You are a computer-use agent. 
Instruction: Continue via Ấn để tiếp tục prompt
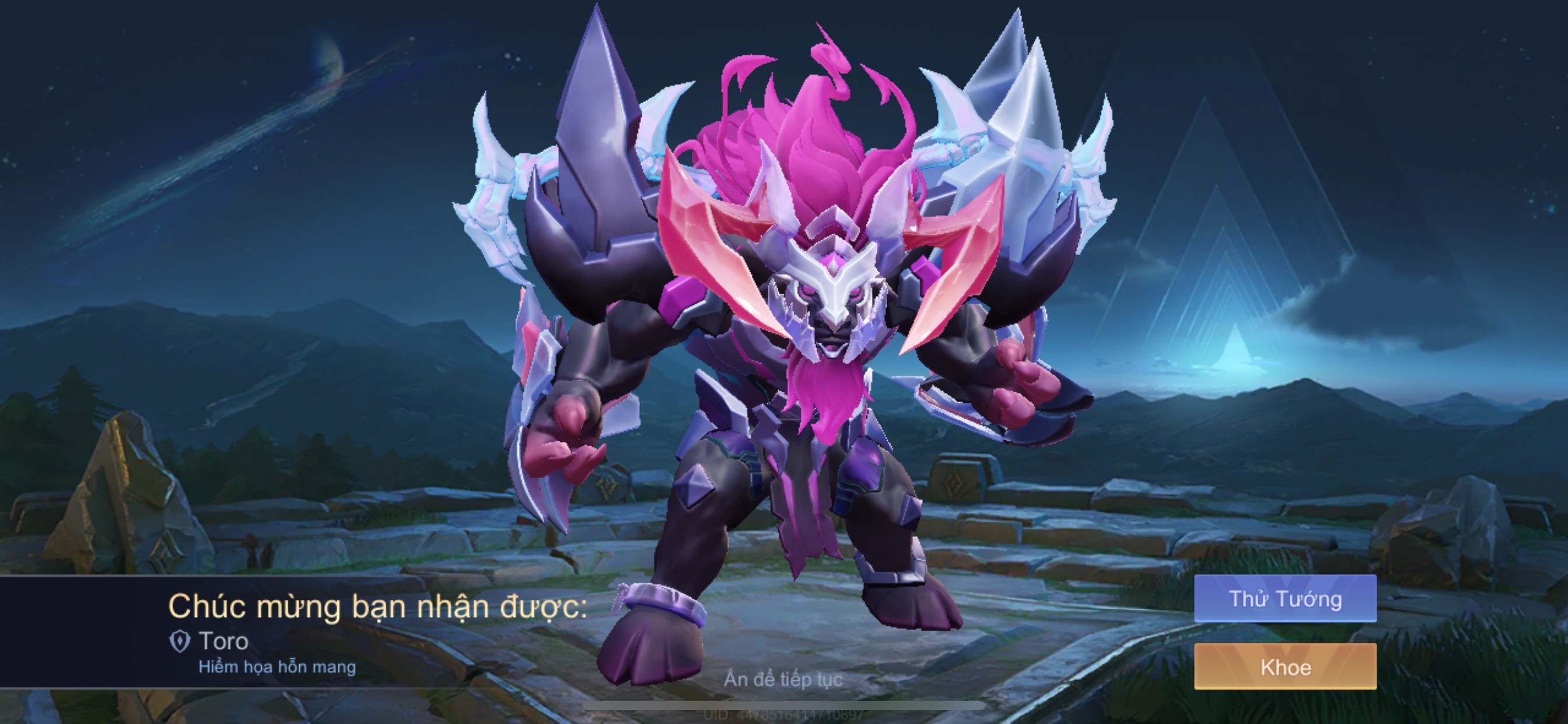[x=783, y=679]
